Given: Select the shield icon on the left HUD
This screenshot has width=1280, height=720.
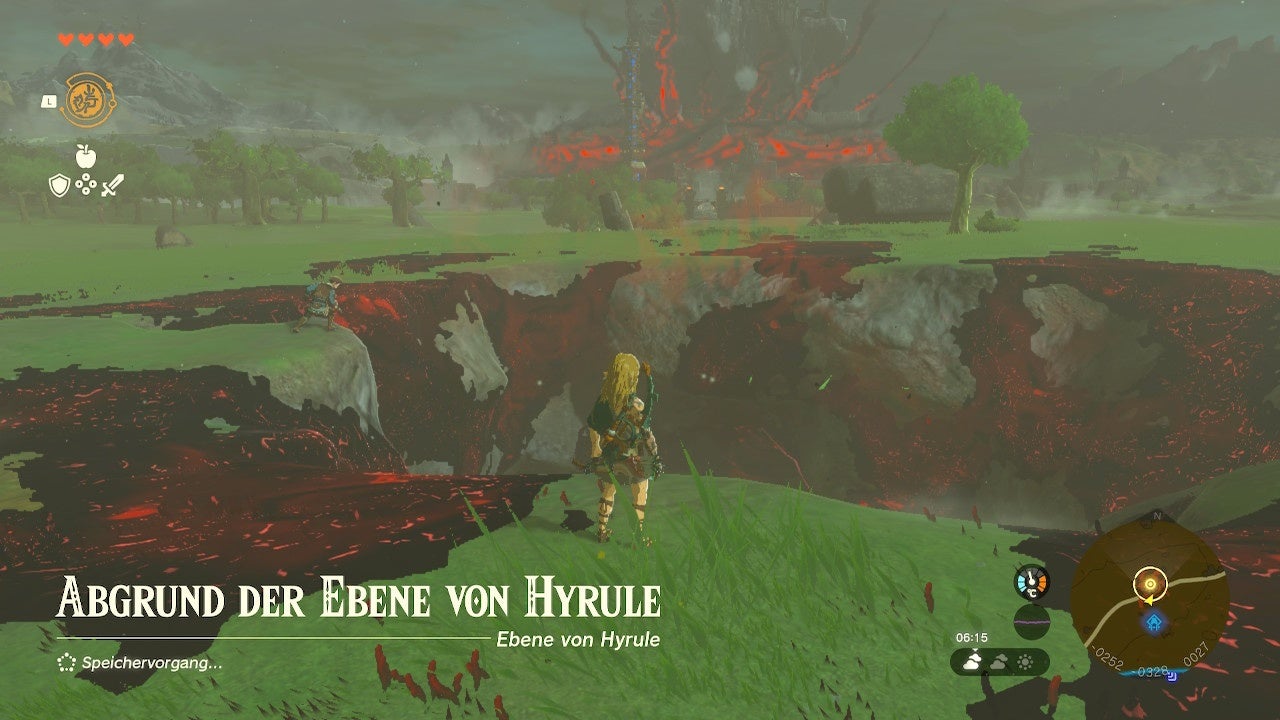Looking at the screenshot, I should [x=59, y=187].
